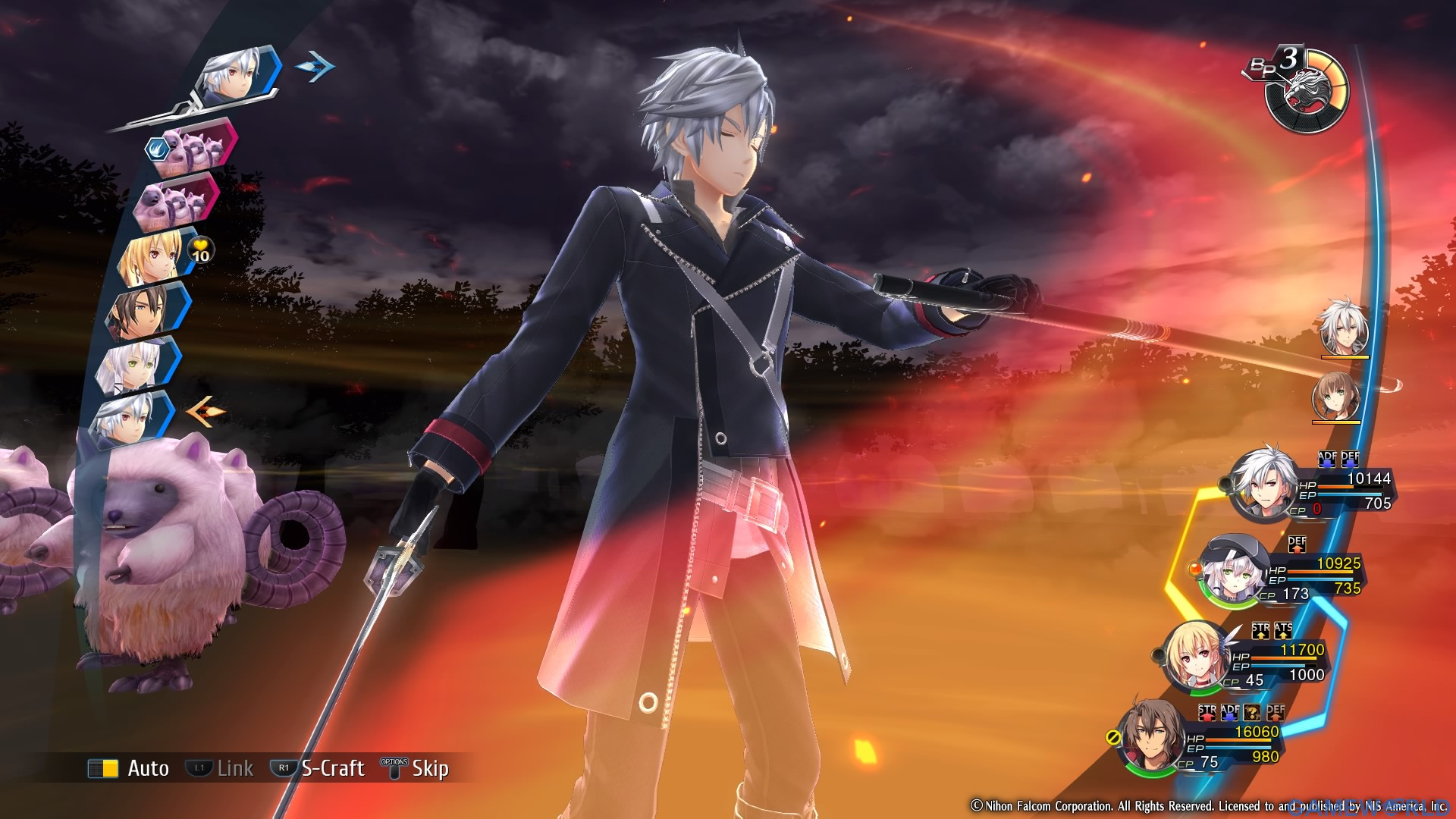
Task: Skip the attack animation
Action: pyautogui.click(x=416, y=768)
